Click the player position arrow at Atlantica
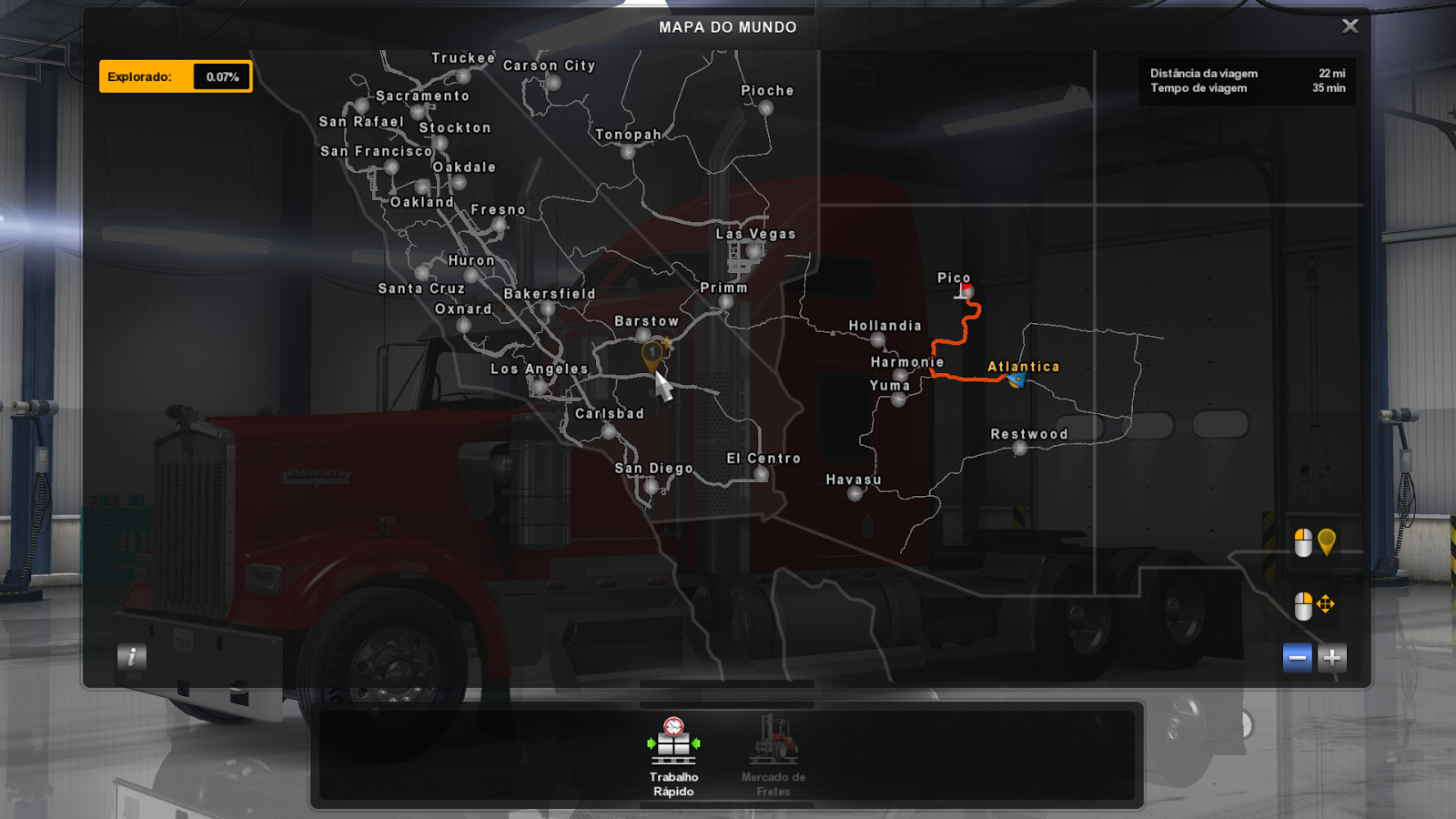This screenshot has height=819, width=1456. pyautogui.click(x=1016, y=381)
